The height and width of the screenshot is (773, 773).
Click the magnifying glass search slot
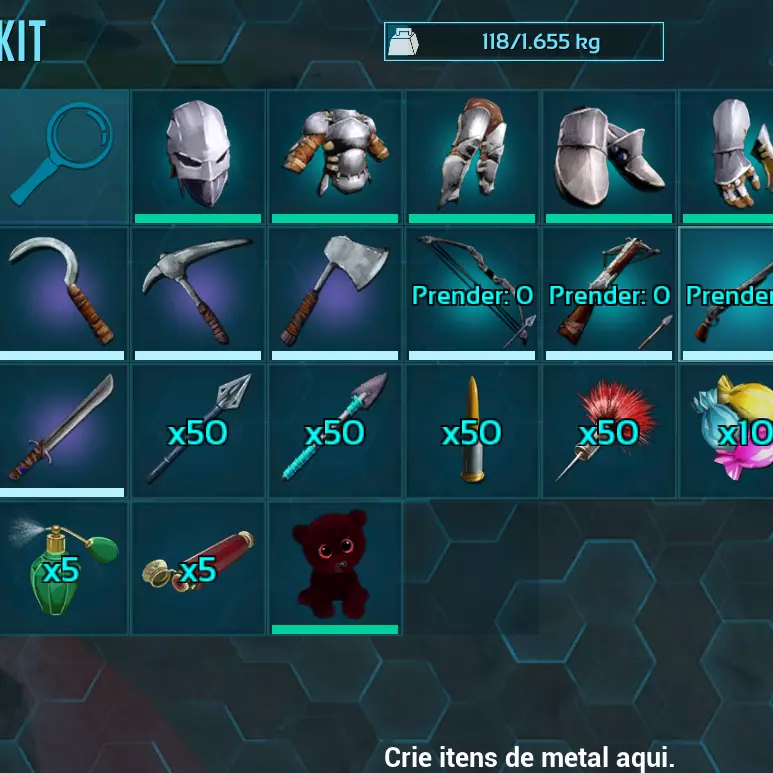[62, 155]
